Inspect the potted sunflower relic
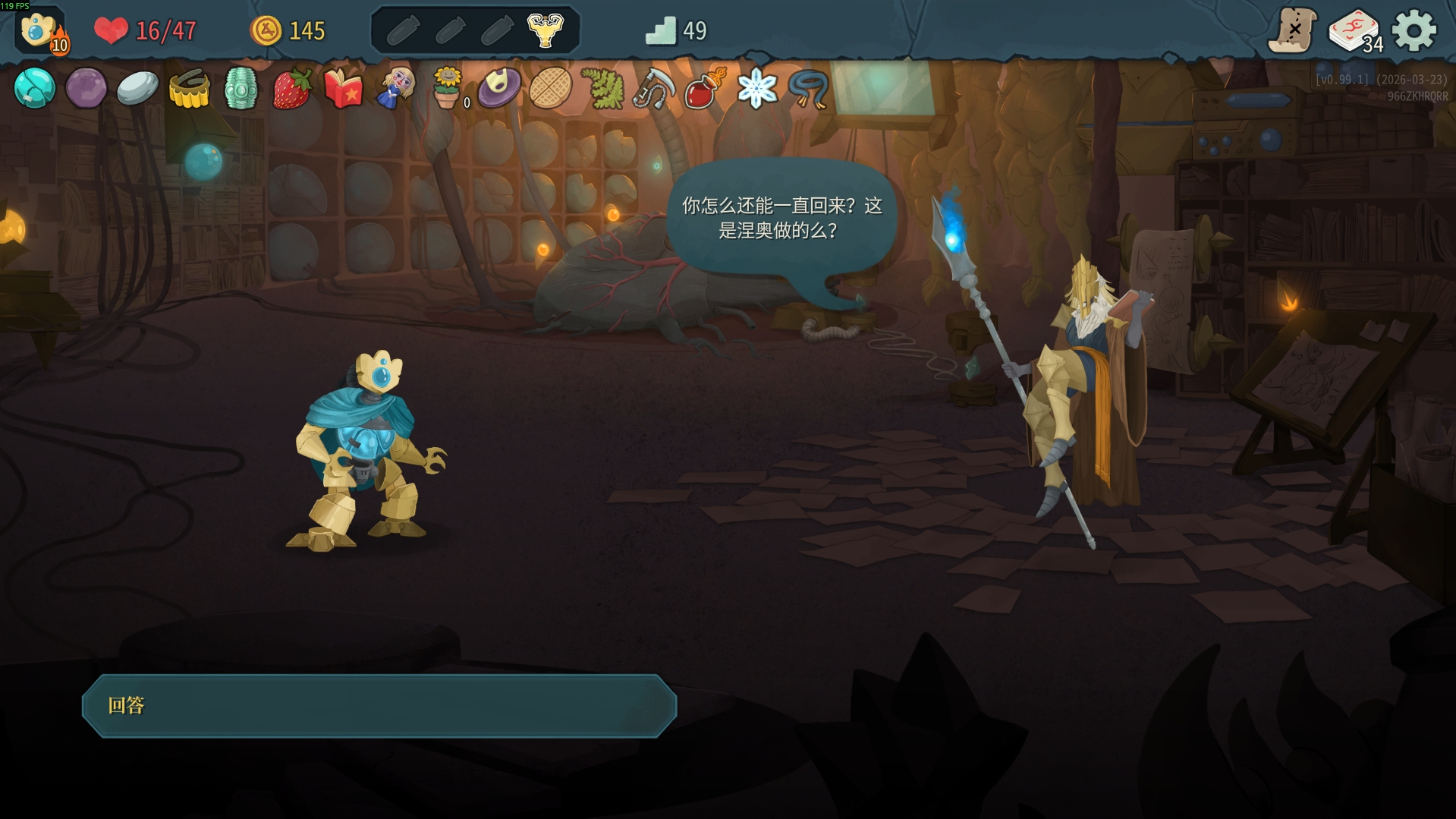 point(447,88)
